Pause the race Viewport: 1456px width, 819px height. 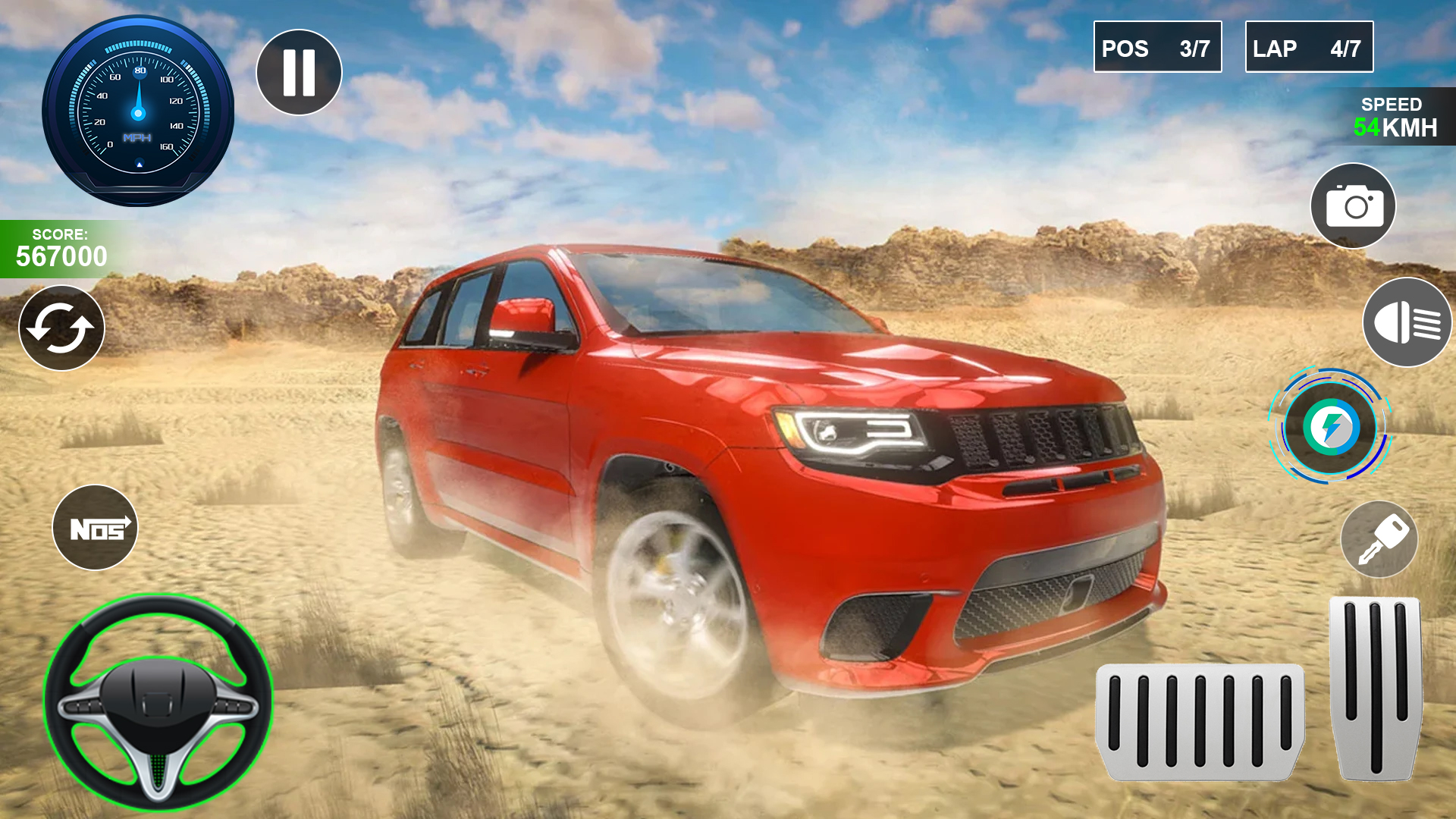pyautogui.click(x=298, y=71)
